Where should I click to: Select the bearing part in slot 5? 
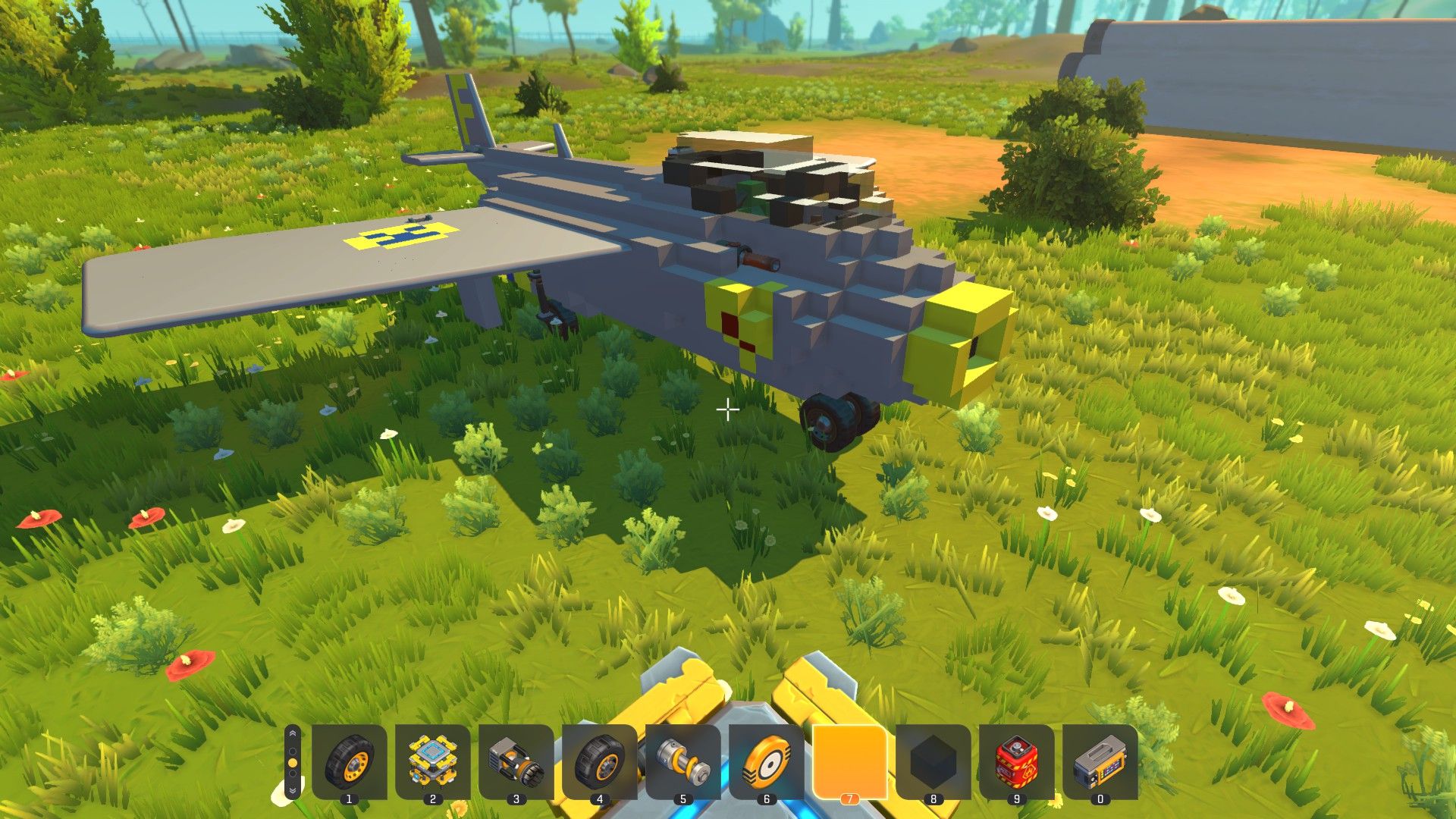click(x=681, y=762)
